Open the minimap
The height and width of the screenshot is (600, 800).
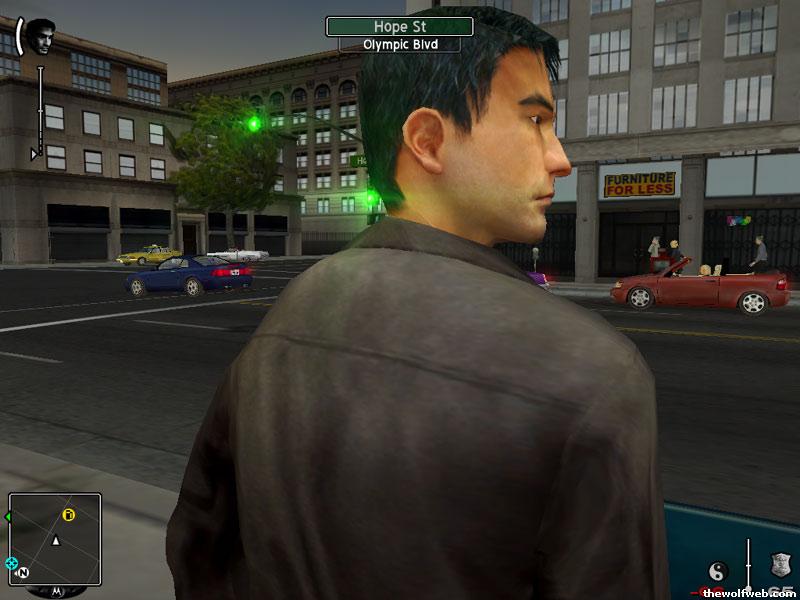tap(55, 539)
